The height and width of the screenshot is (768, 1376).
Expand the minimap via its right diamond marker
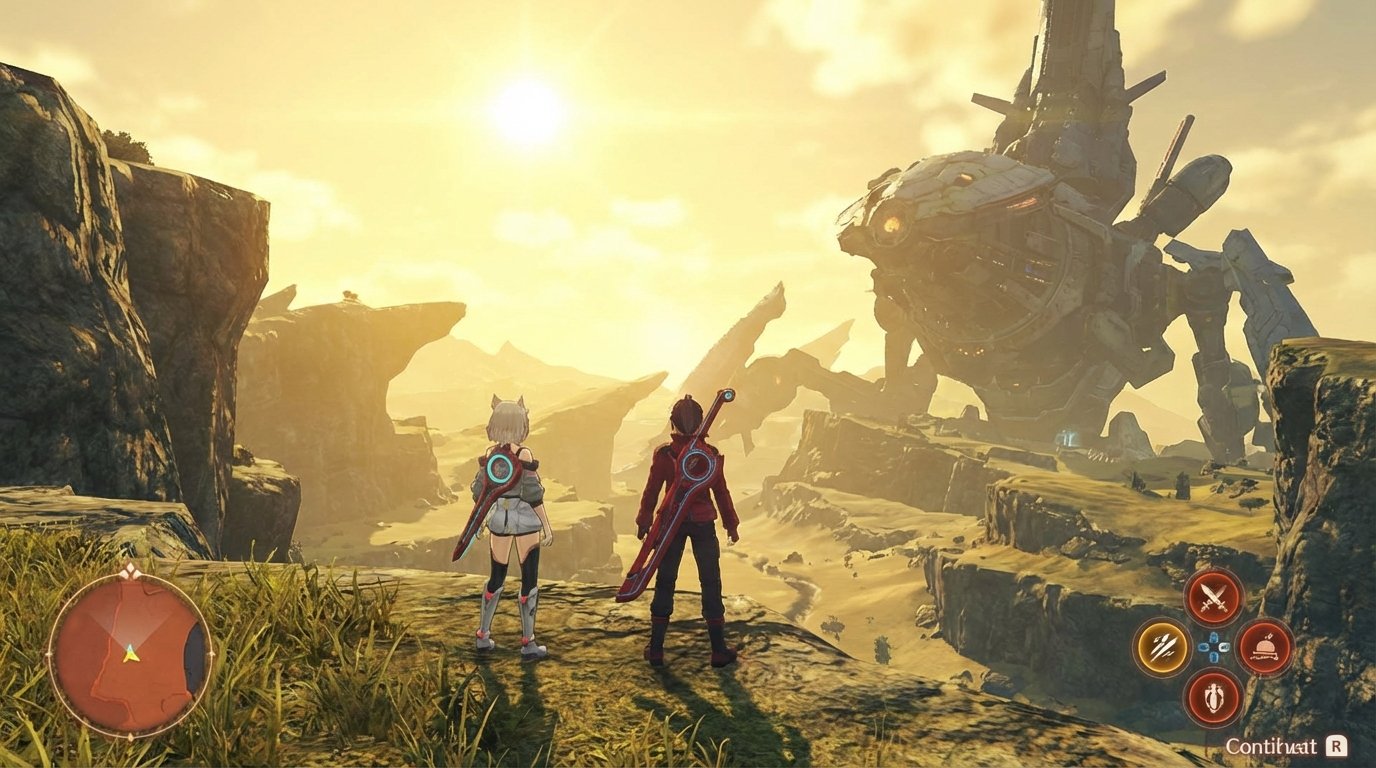(210, 655)
